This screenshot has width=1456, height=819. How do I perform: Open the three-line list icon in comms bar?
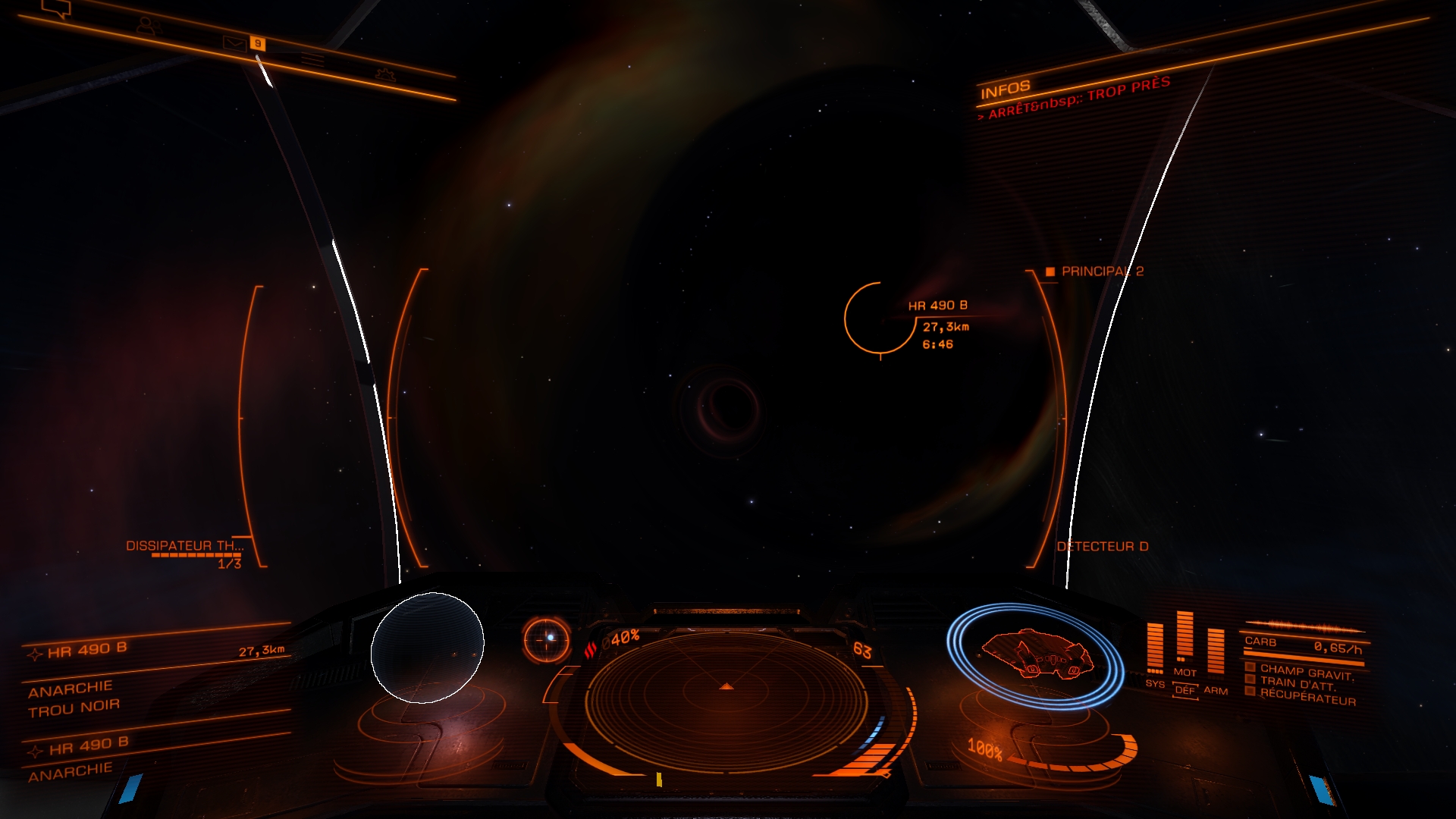coord(312,58)
